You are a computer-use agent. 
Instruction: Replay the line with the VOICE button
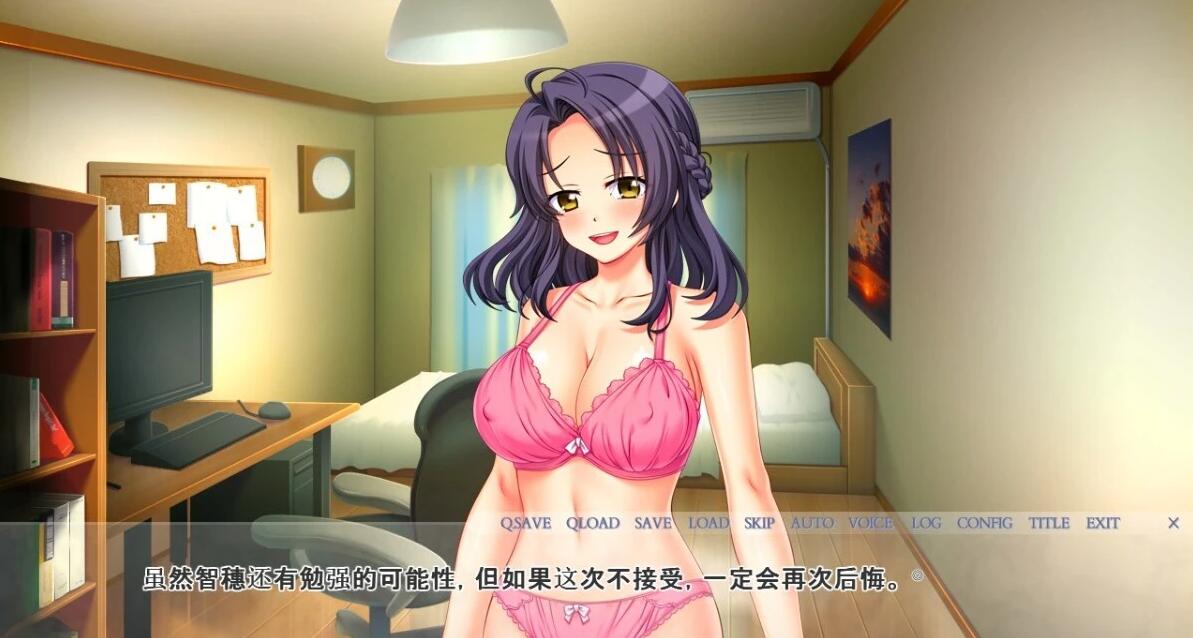[x=870, y=523]
